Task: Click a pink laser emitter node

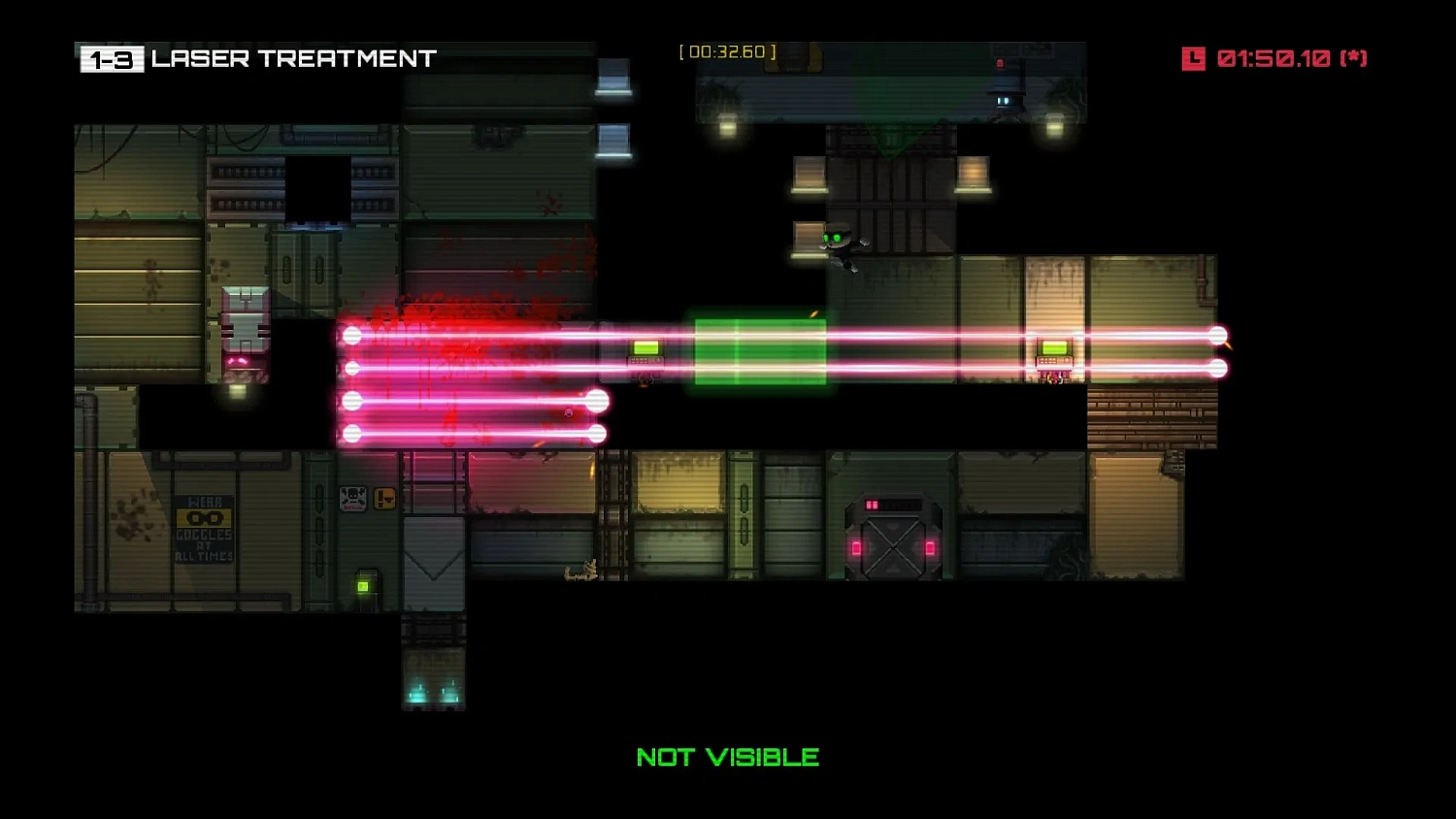Action: [350, 336]
